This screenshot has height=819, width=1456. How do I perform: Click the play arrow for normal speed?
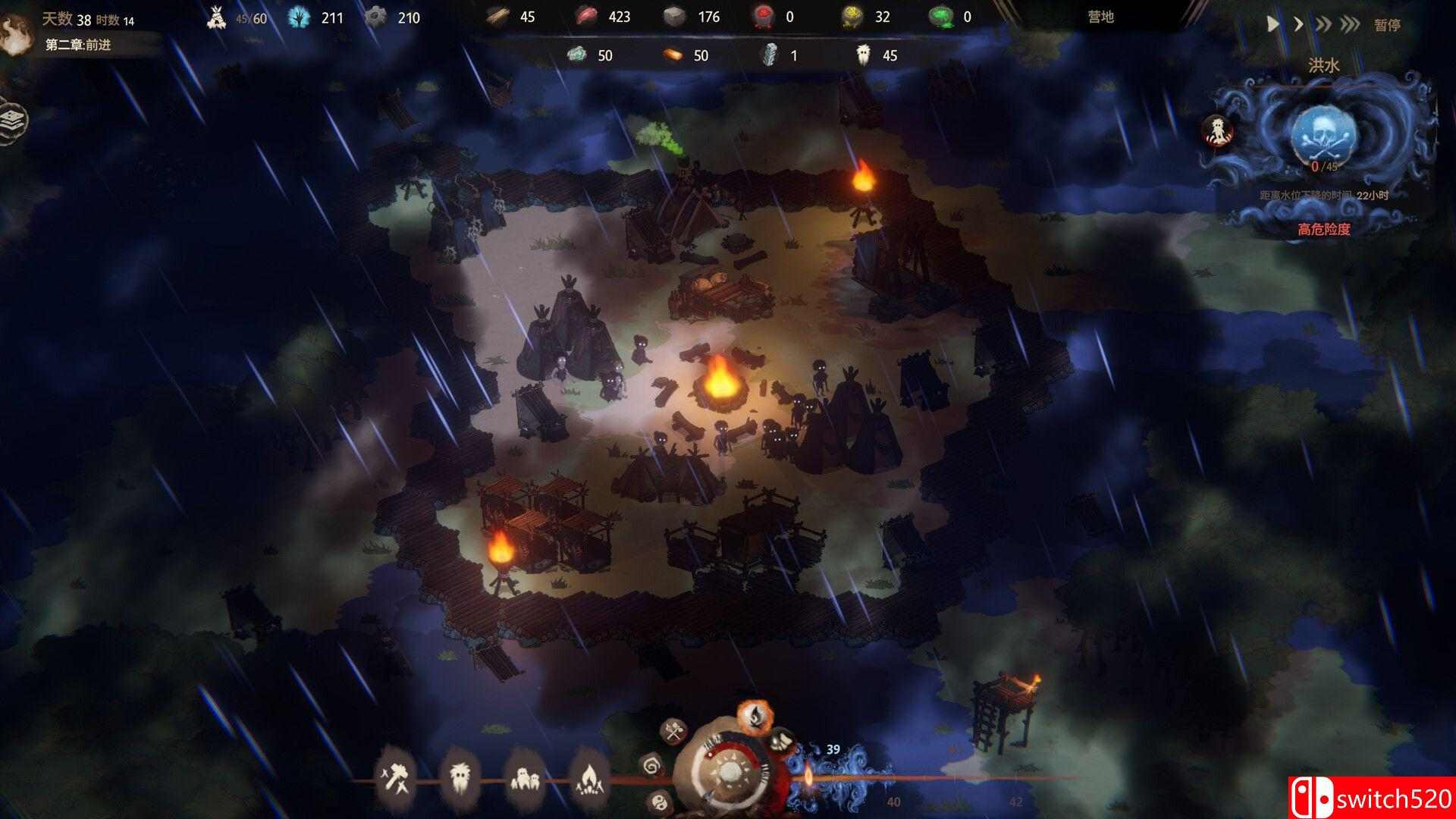coord(1273,24)
